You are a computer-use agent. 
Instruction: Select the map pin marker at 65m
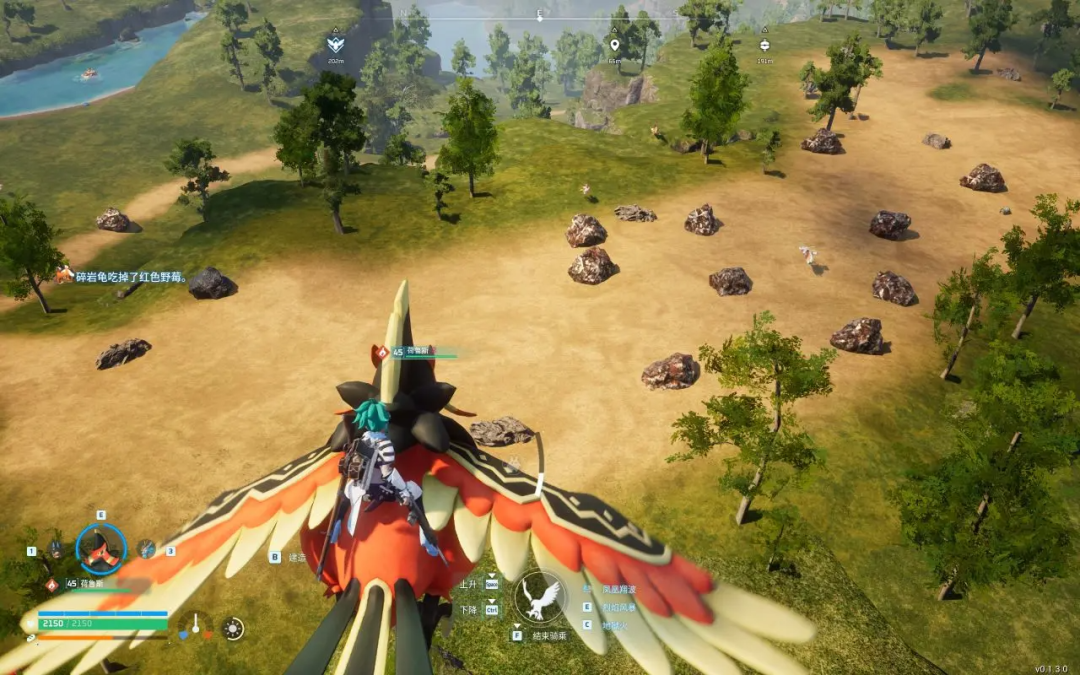click(614, 45)
